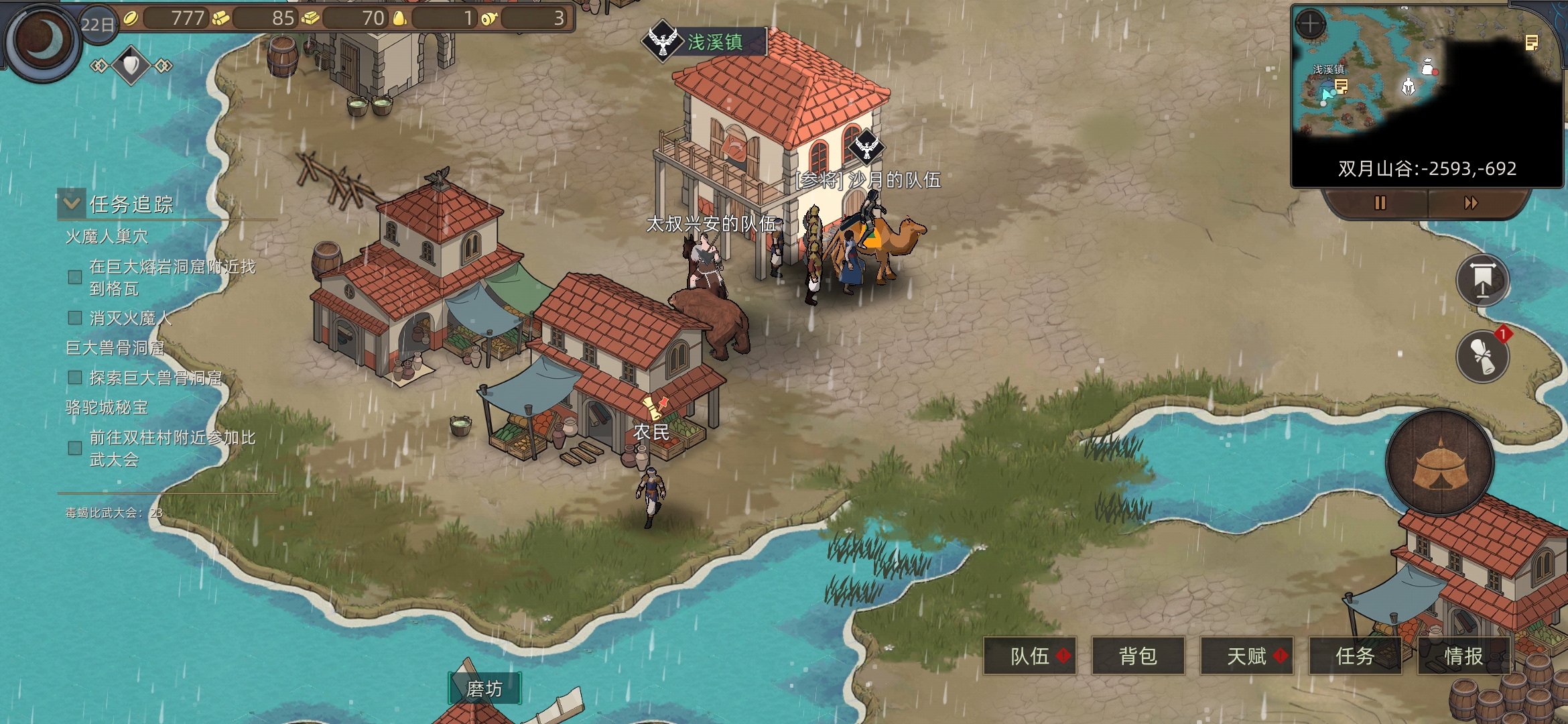
Task: Select the 浅溪镇 town label
Action: 714,42
